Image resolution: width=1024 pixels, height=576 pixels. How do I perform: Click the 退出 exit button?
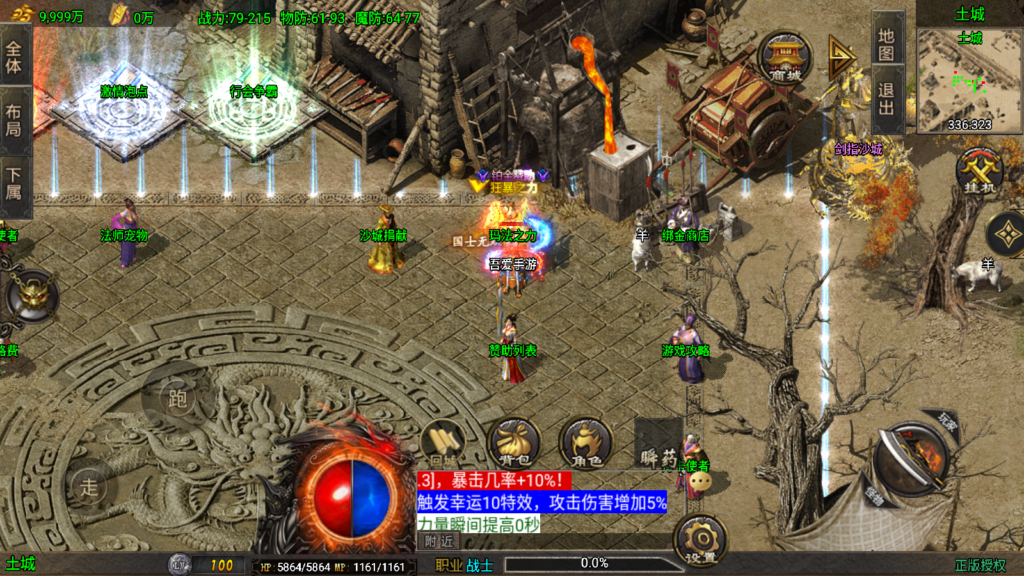pos(886,99)
